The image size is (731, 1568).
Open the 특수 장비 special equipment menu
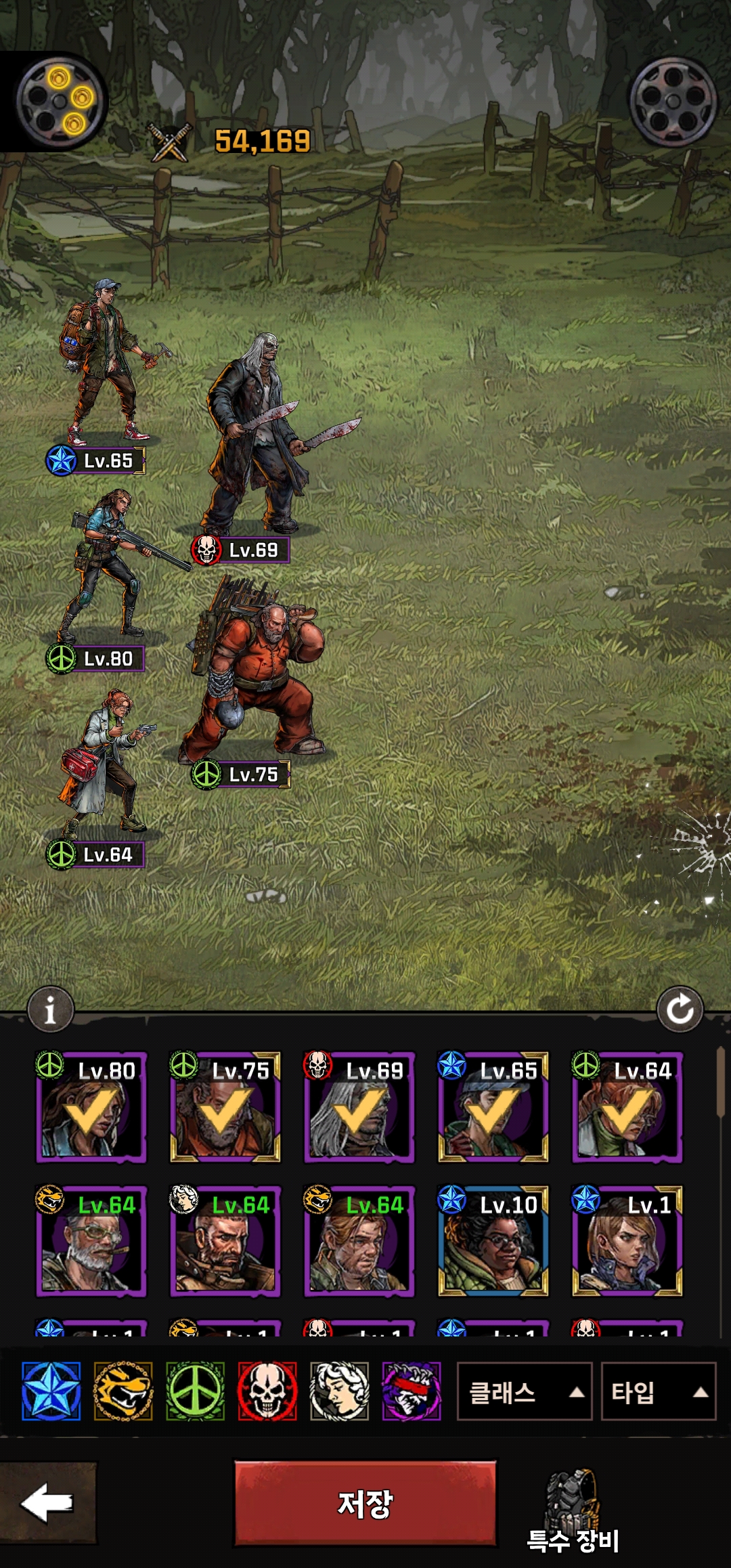coord(573,1511)
